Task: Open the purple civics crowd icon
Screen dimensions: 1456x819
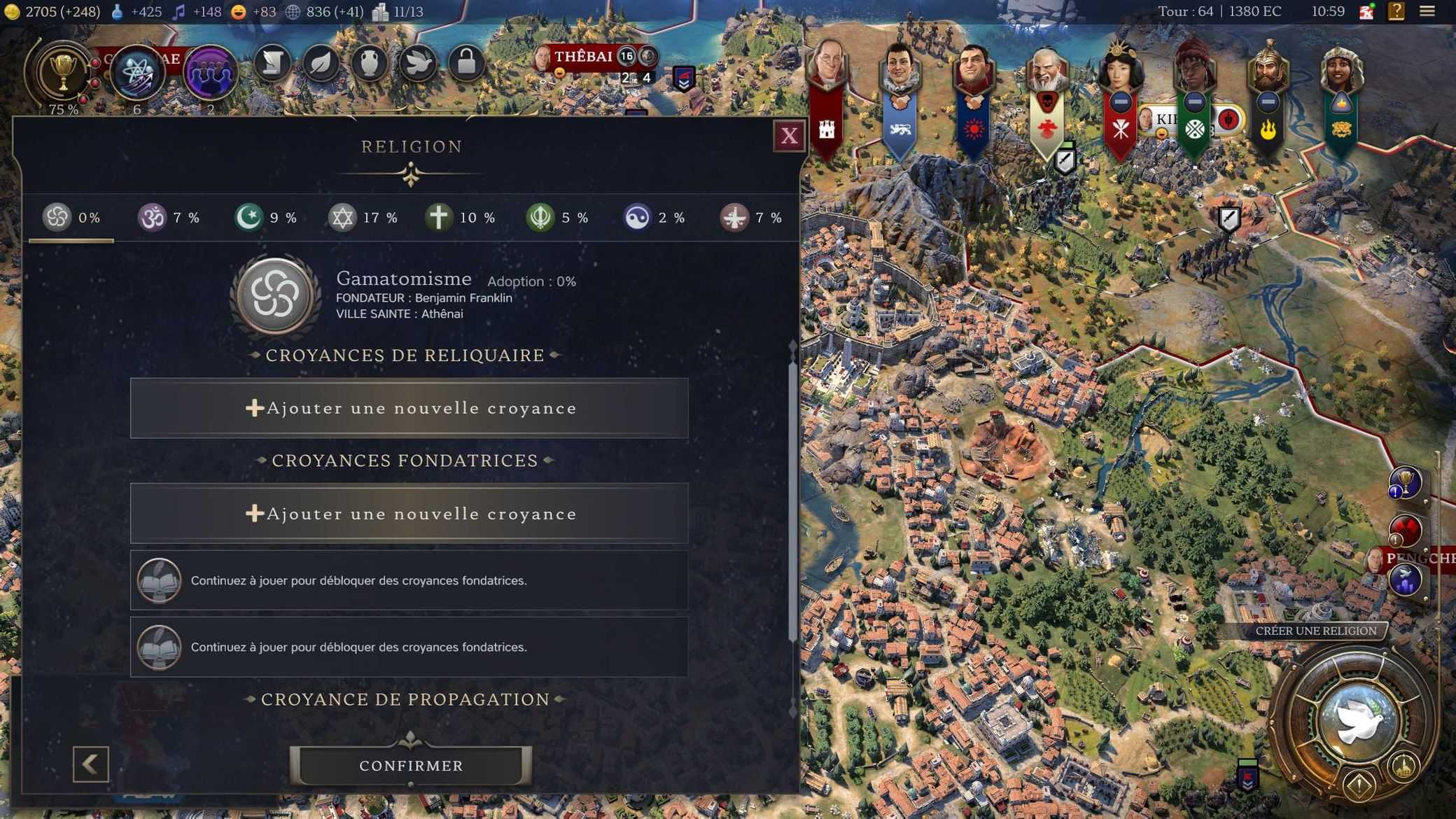Action: coord(209,72)
